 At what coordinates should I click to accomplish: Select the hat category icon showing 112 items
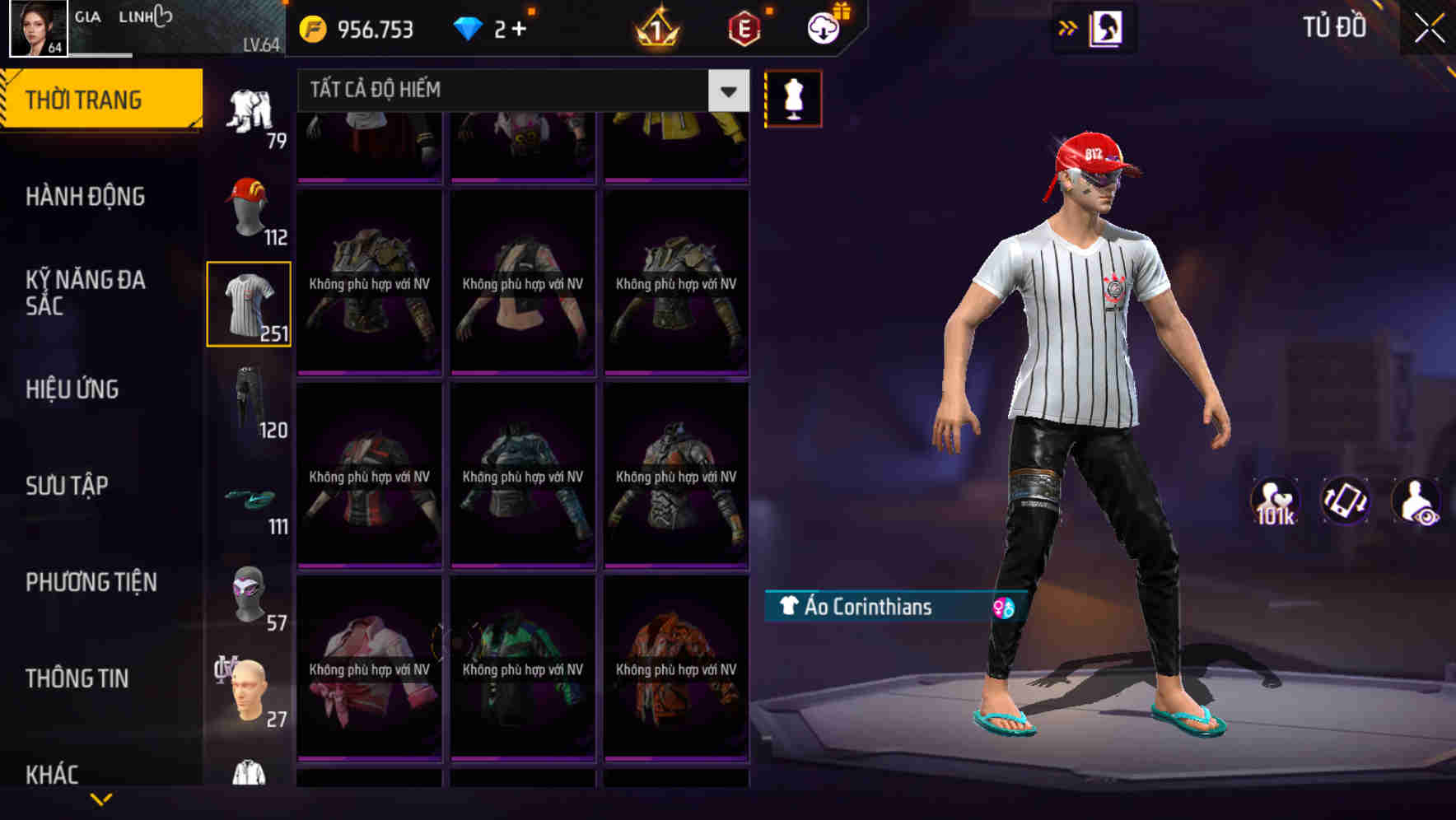tap(249, 208)
